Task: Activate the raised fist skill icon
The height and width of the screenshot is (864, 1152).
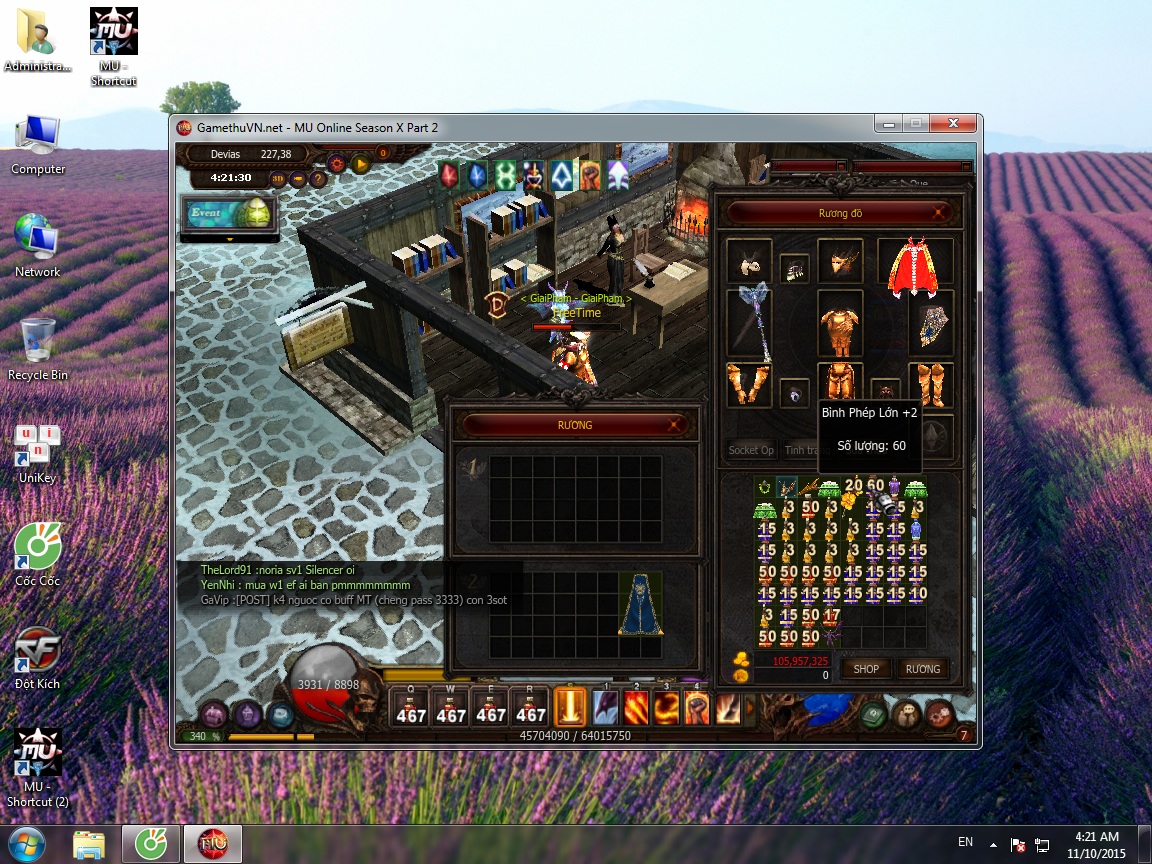Action: pyautogui.click(x=696, y=707)
